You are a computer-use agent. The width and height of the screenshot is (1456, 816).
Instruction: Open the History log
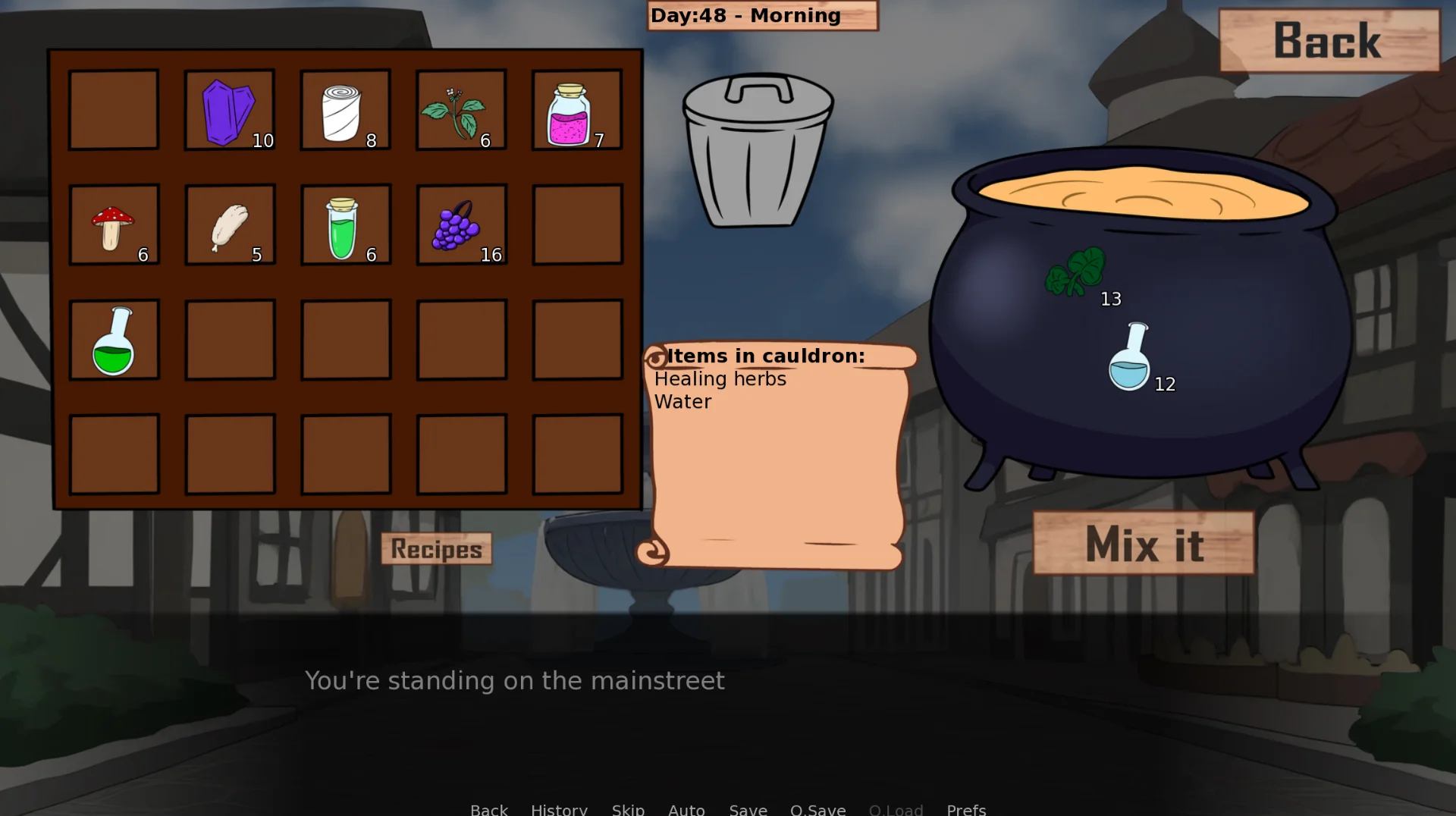click(x=559, y=808)
